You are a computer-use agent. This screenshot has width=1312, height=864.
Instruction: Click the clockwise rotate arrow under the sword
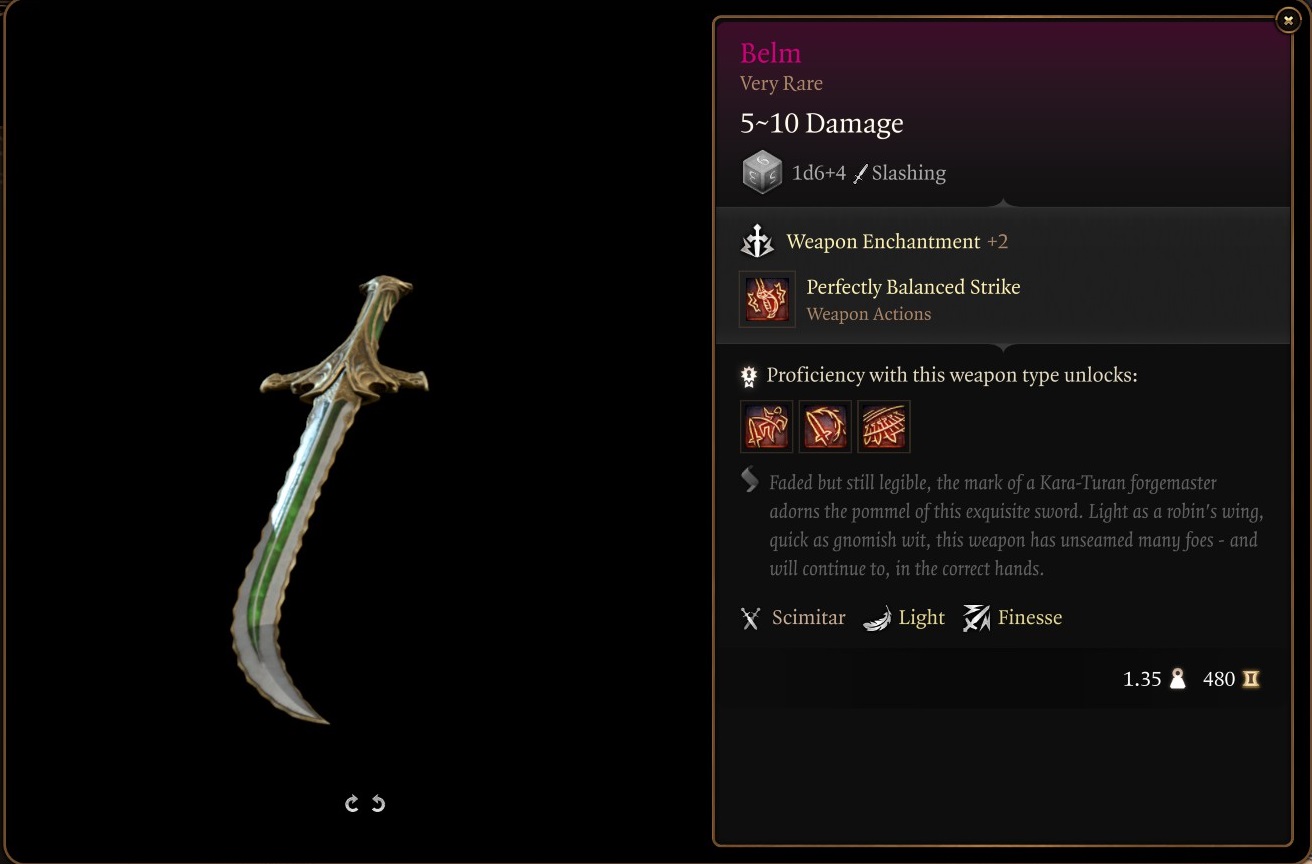(x=352, y=803)
